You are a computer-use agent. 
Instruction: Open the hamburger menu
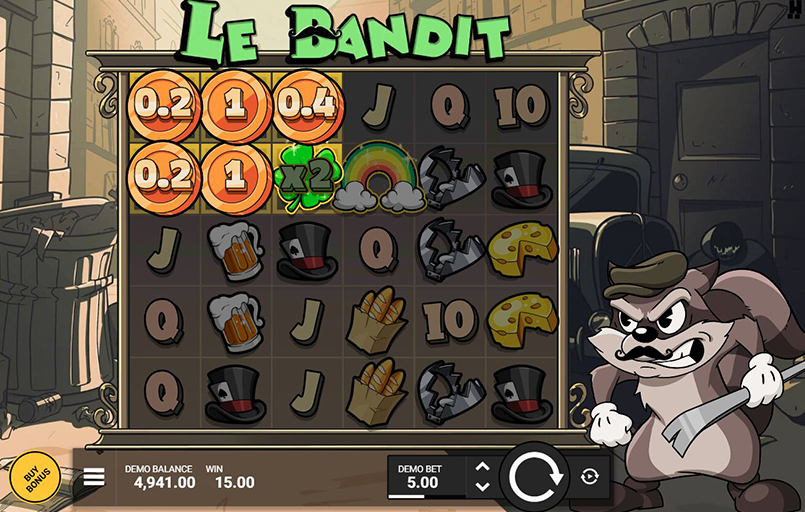[94, 477]
